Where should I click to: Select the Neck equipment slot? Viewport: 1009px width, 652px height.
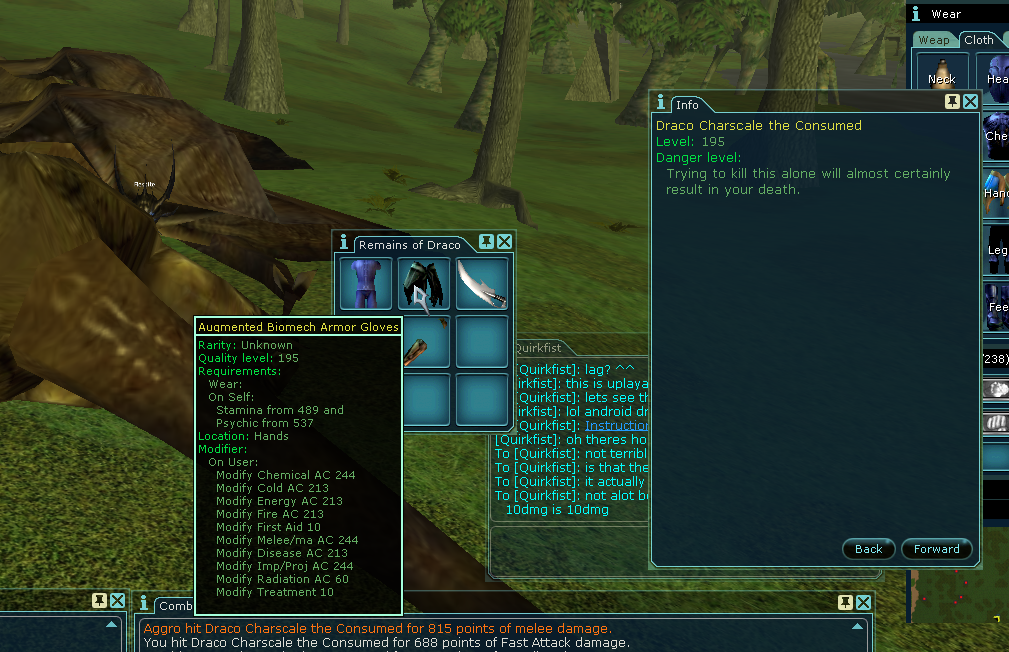(x=941, y=72)
